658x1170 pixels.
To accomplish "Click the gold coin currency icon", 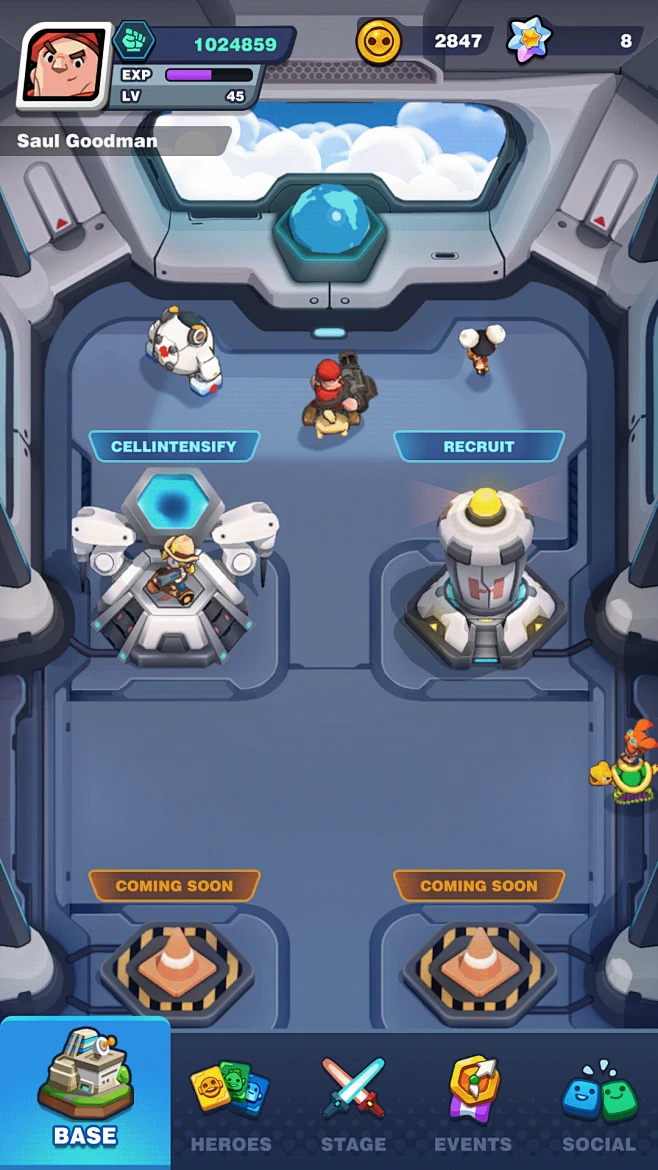I will point(379,42).
